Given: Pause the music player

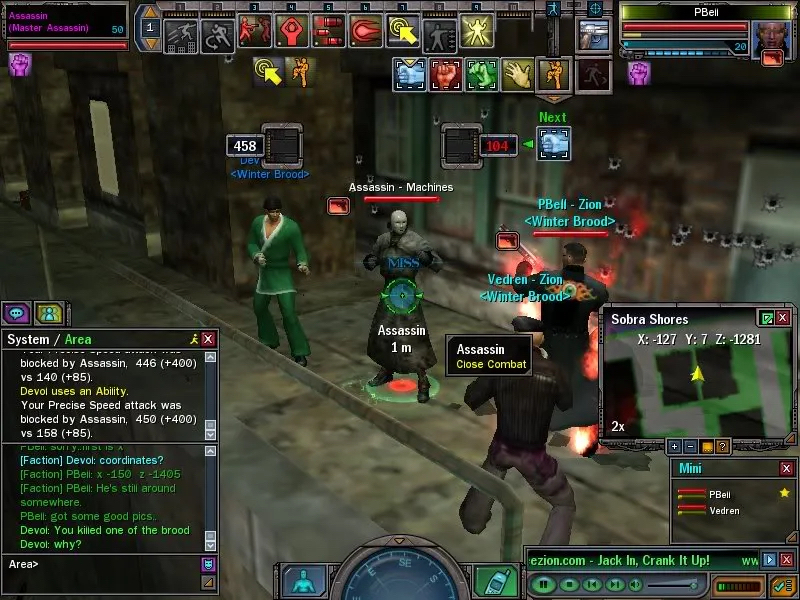Looking at the screenshot, I should coord(543,584).
